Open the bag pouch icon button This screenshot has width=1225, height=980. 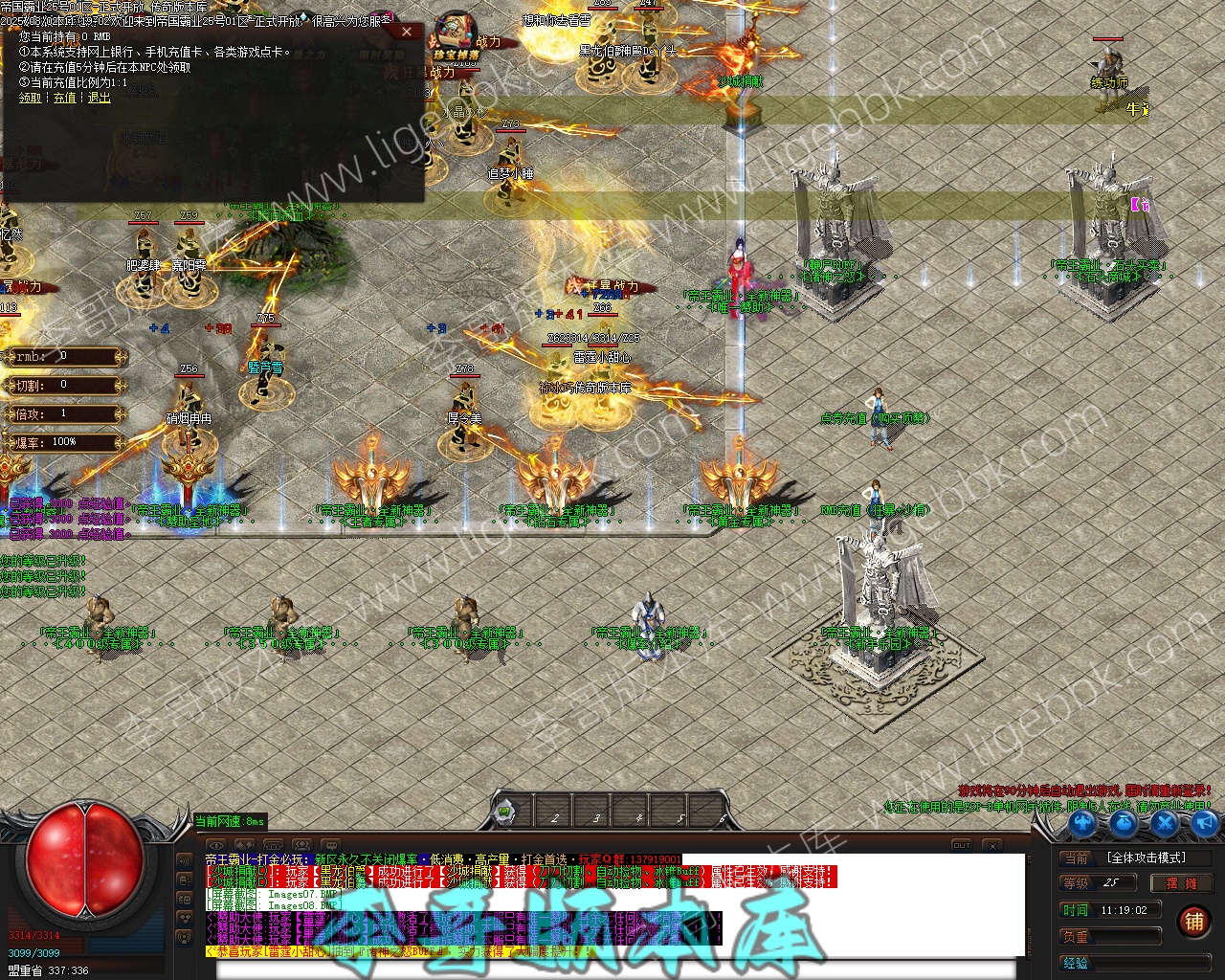(x=1123, y=823)
